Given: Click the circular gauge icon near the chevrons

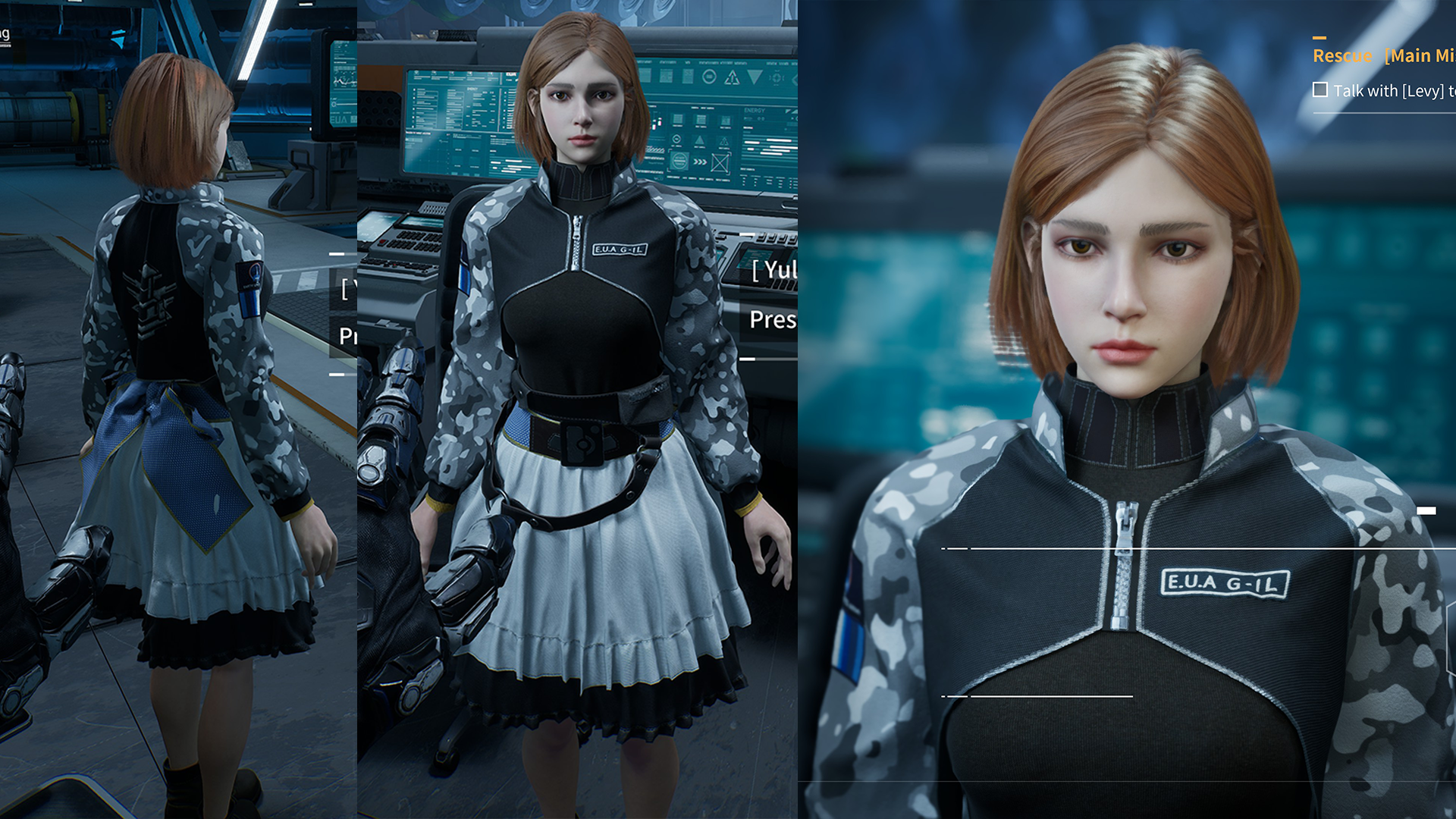Looking at the screenshot, I should click(x=679, y=162).
